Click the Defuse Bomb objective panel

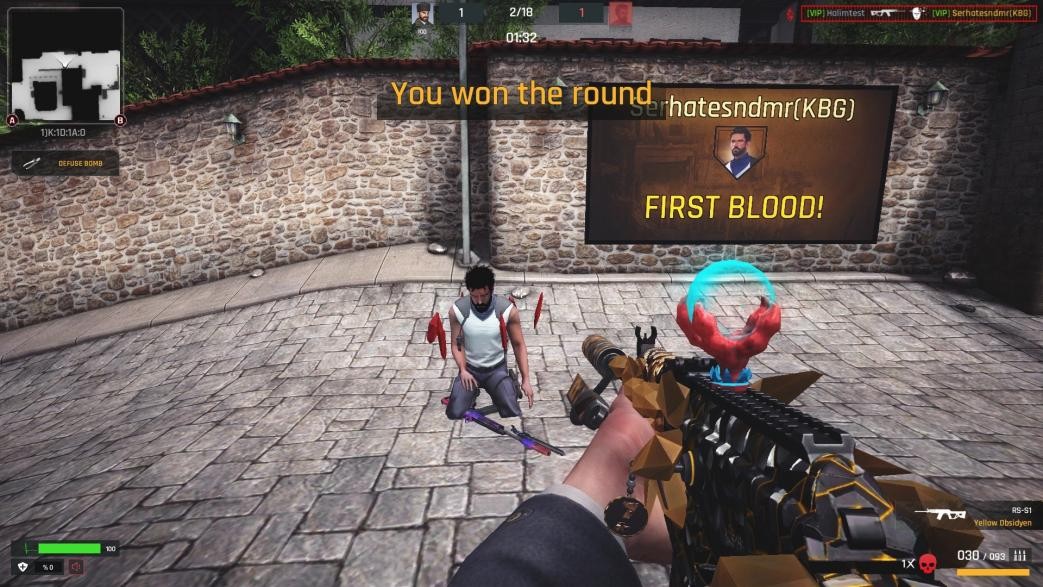point(66,162)
